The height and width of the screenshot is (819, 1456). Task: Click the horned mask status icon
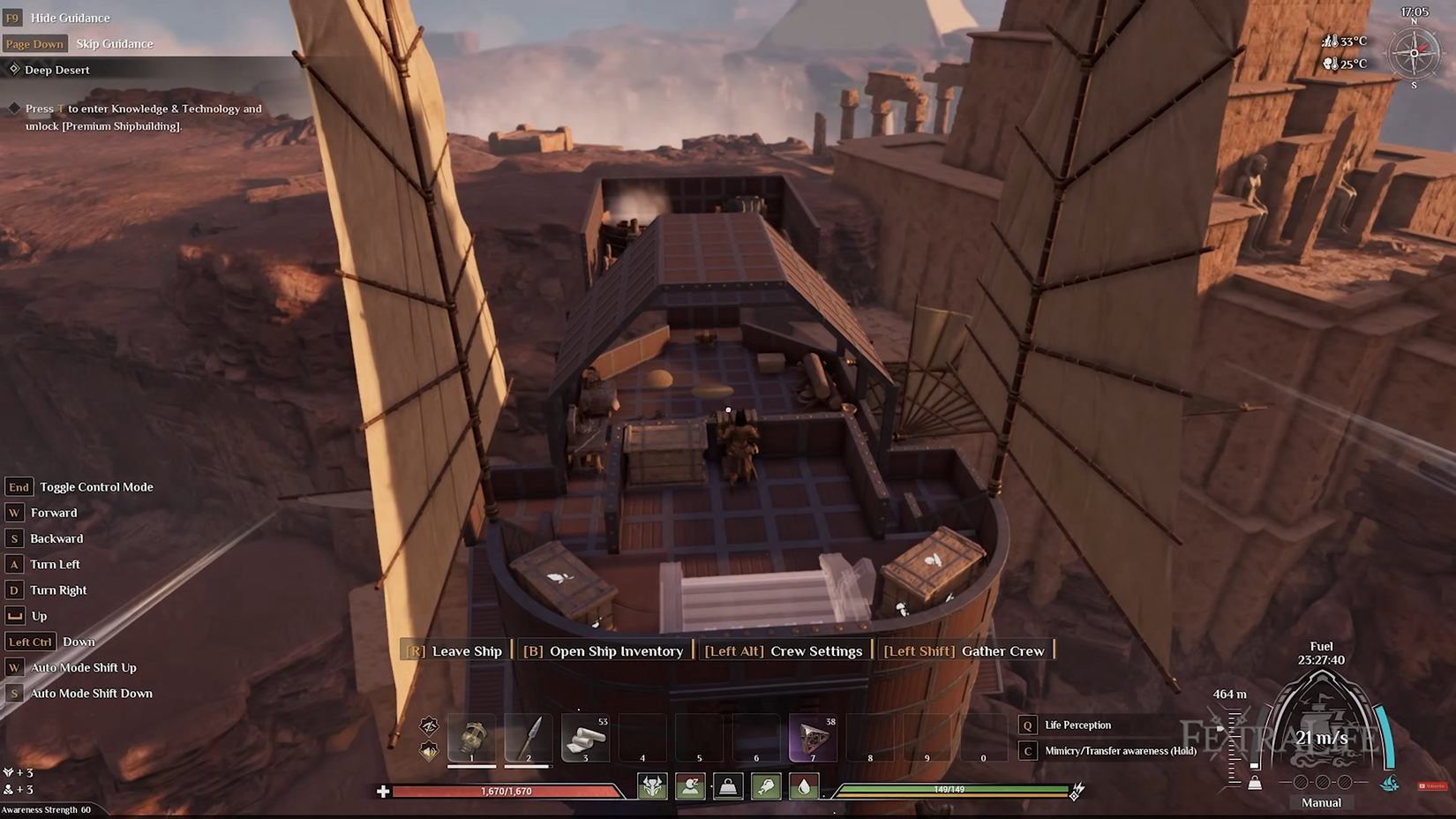point(653,785)
